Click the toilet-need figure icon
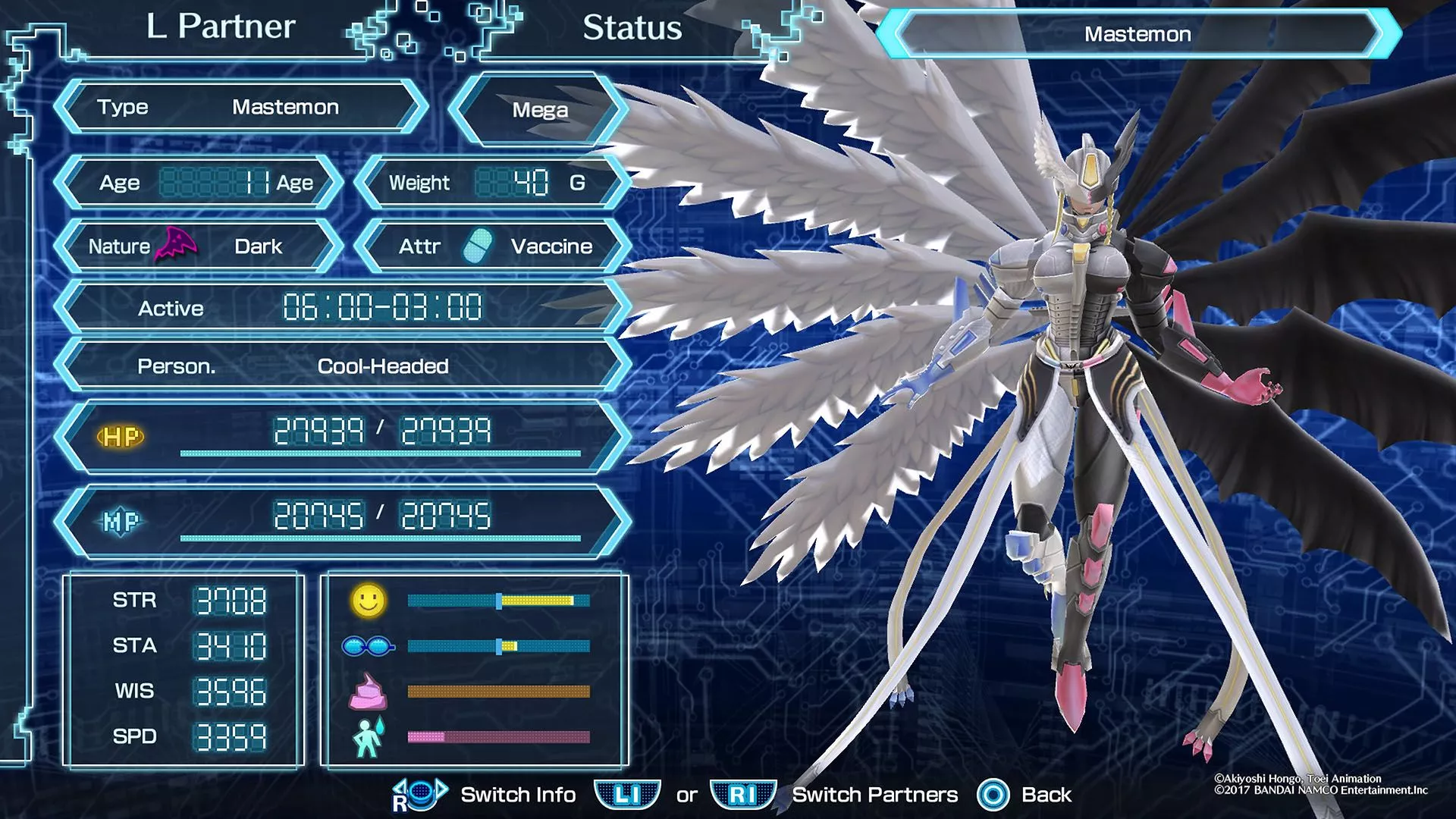This screenshot has height=819, width=1456. tap(369, 737)
